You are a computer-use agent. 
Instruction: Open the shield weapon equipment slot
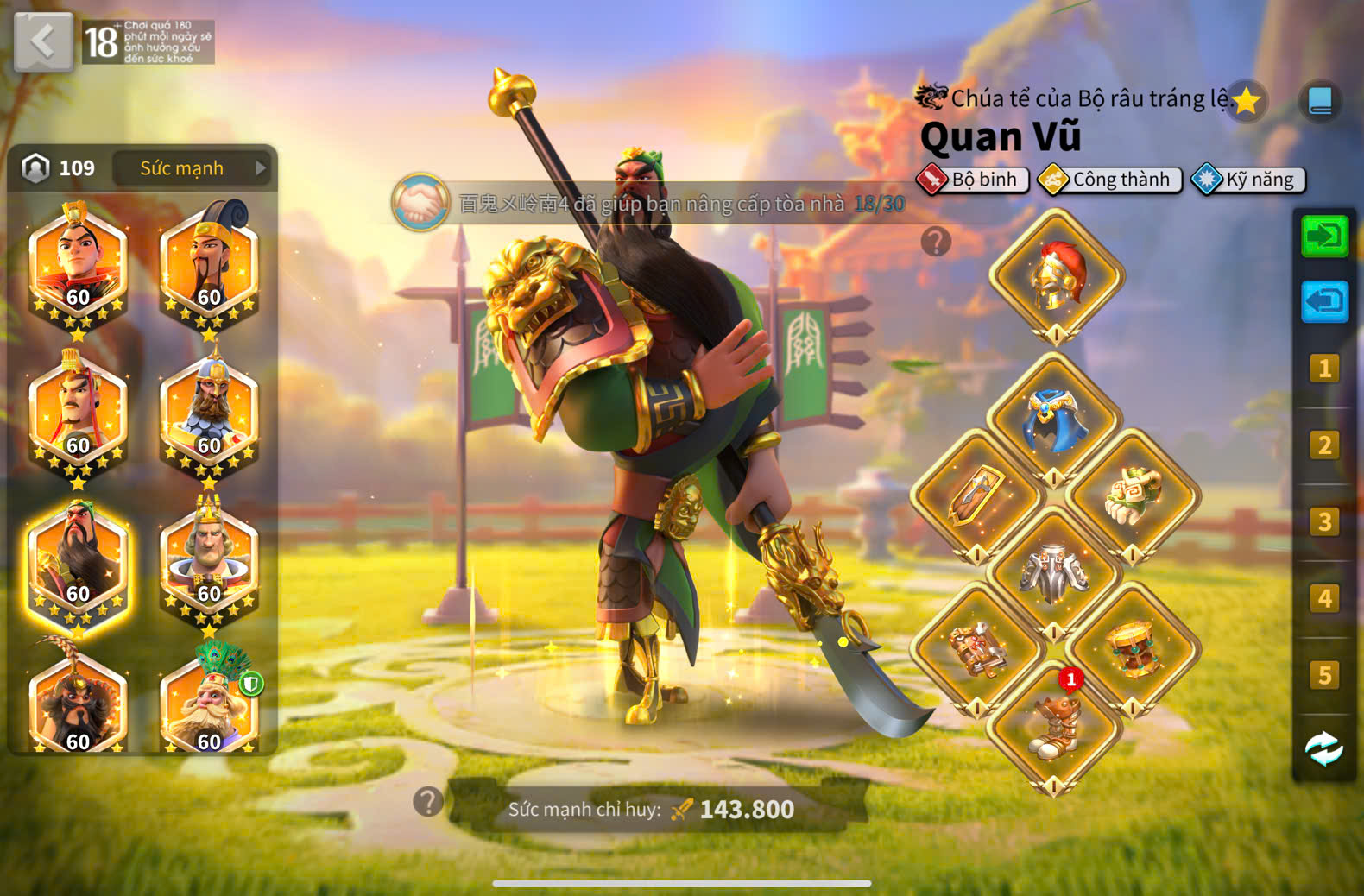pyautogui.click(x=977, y=496)
